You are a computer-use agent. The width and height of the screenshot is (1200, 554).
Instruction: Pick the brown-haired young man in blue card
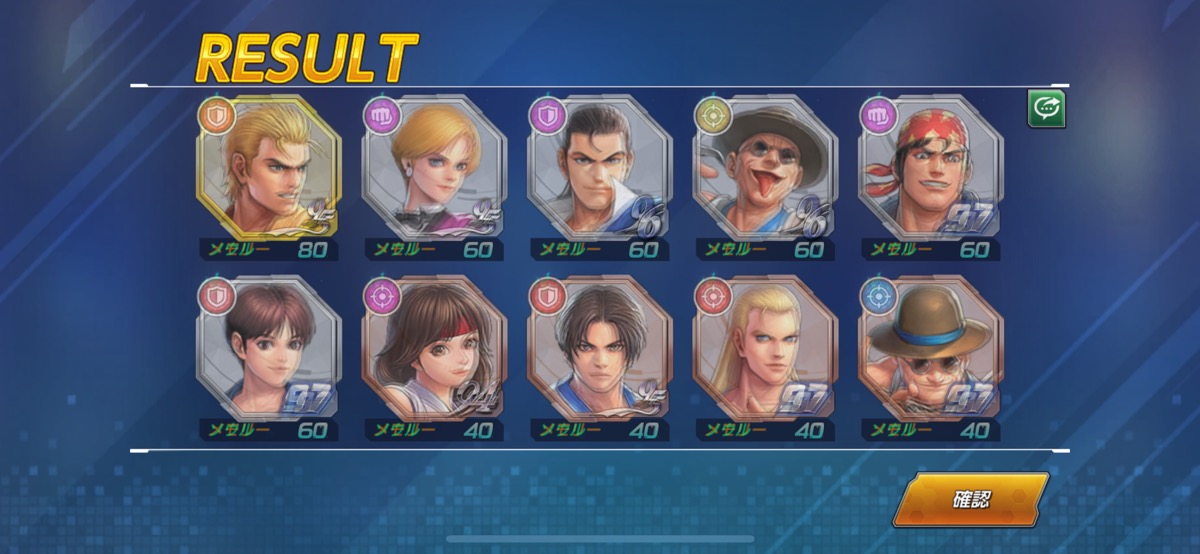pyautogui.click(x=600, y=348)
